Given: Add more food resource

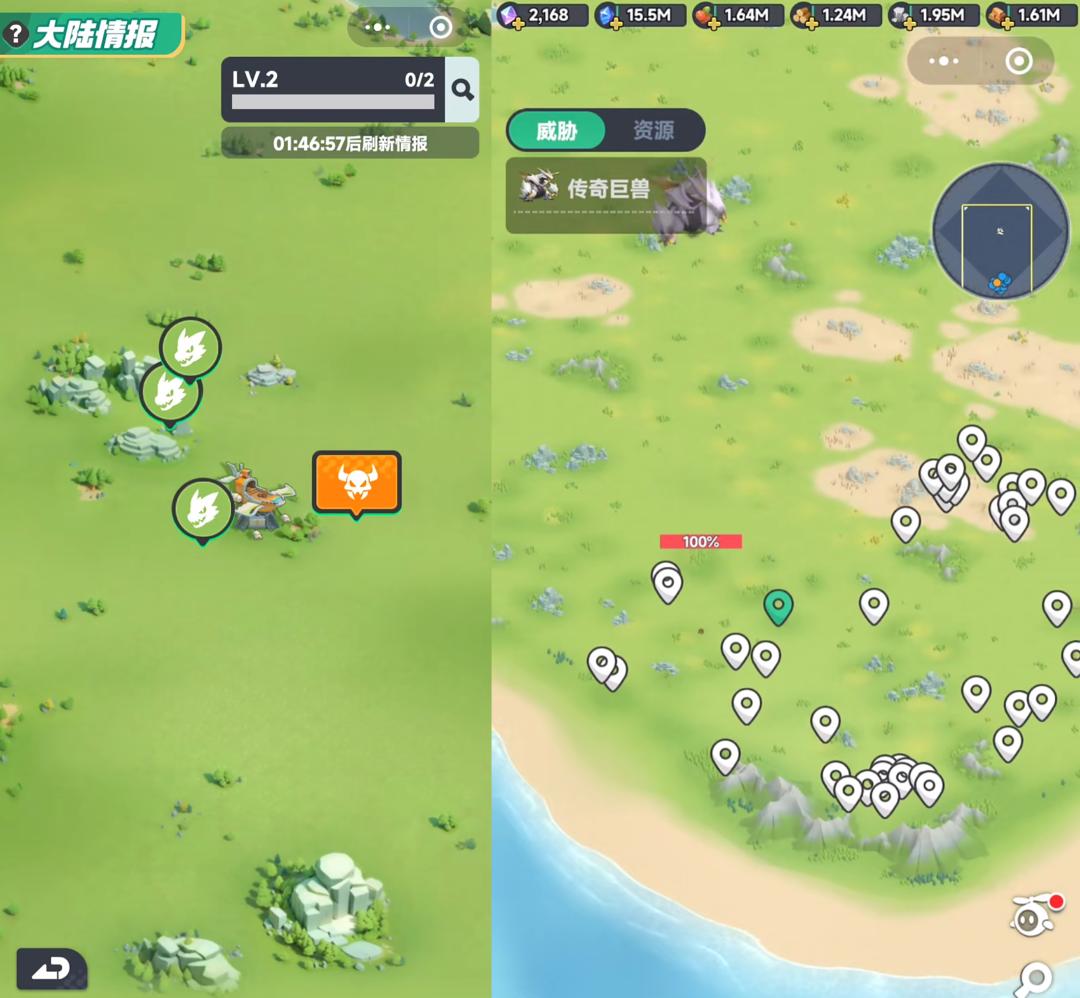Looking at the screenshot, I should point(712,22).
